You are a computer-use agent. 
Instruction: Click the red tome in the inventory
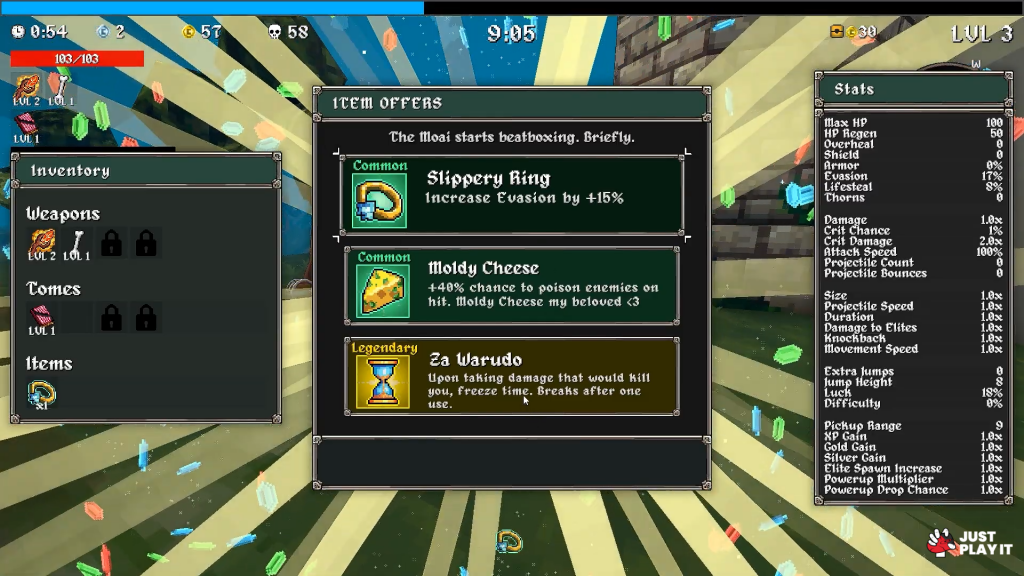[42, 316]
